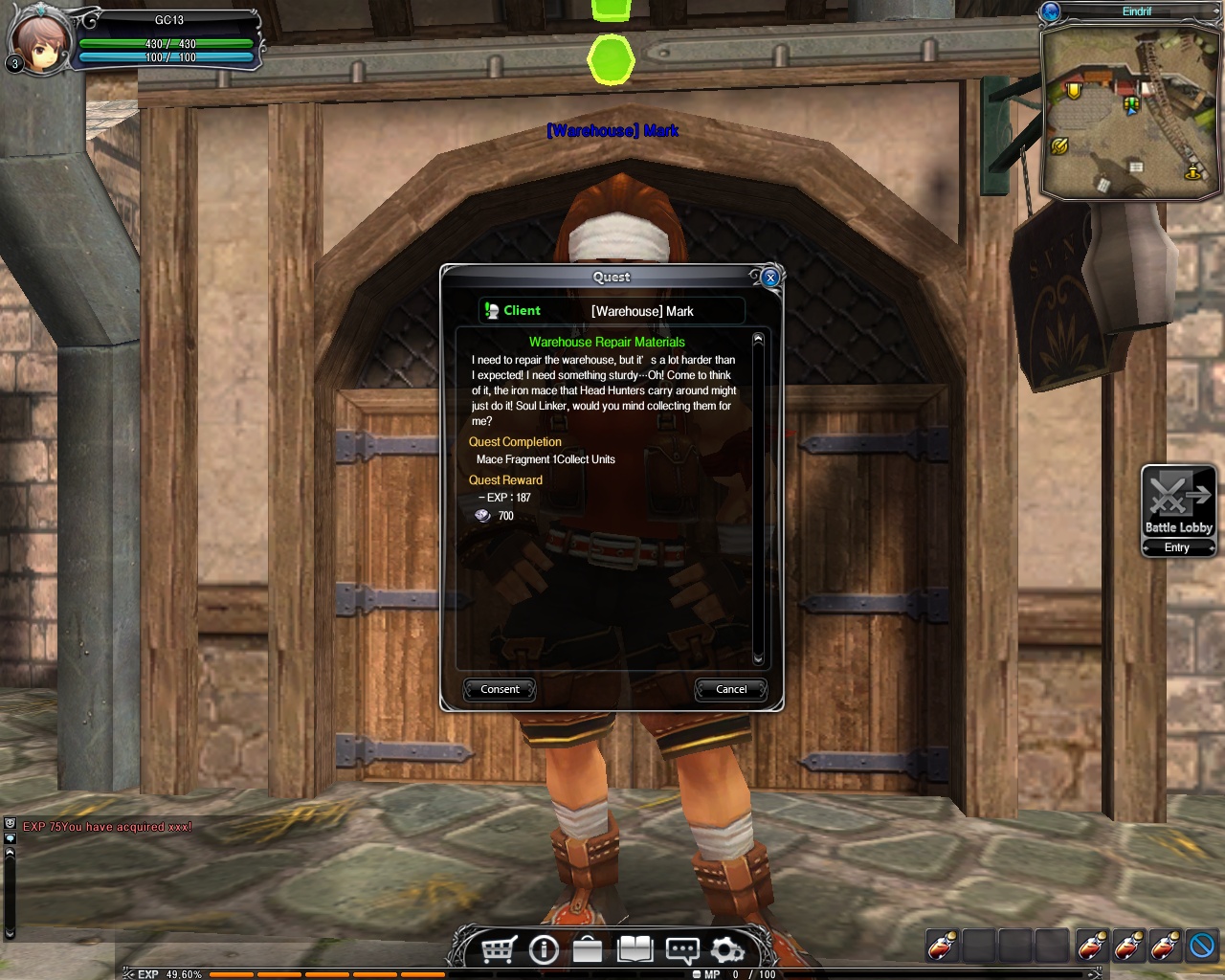Open the information icon in the bottom menu
1225x980 pixels.
pyautogui.click(x=544, y=949)
